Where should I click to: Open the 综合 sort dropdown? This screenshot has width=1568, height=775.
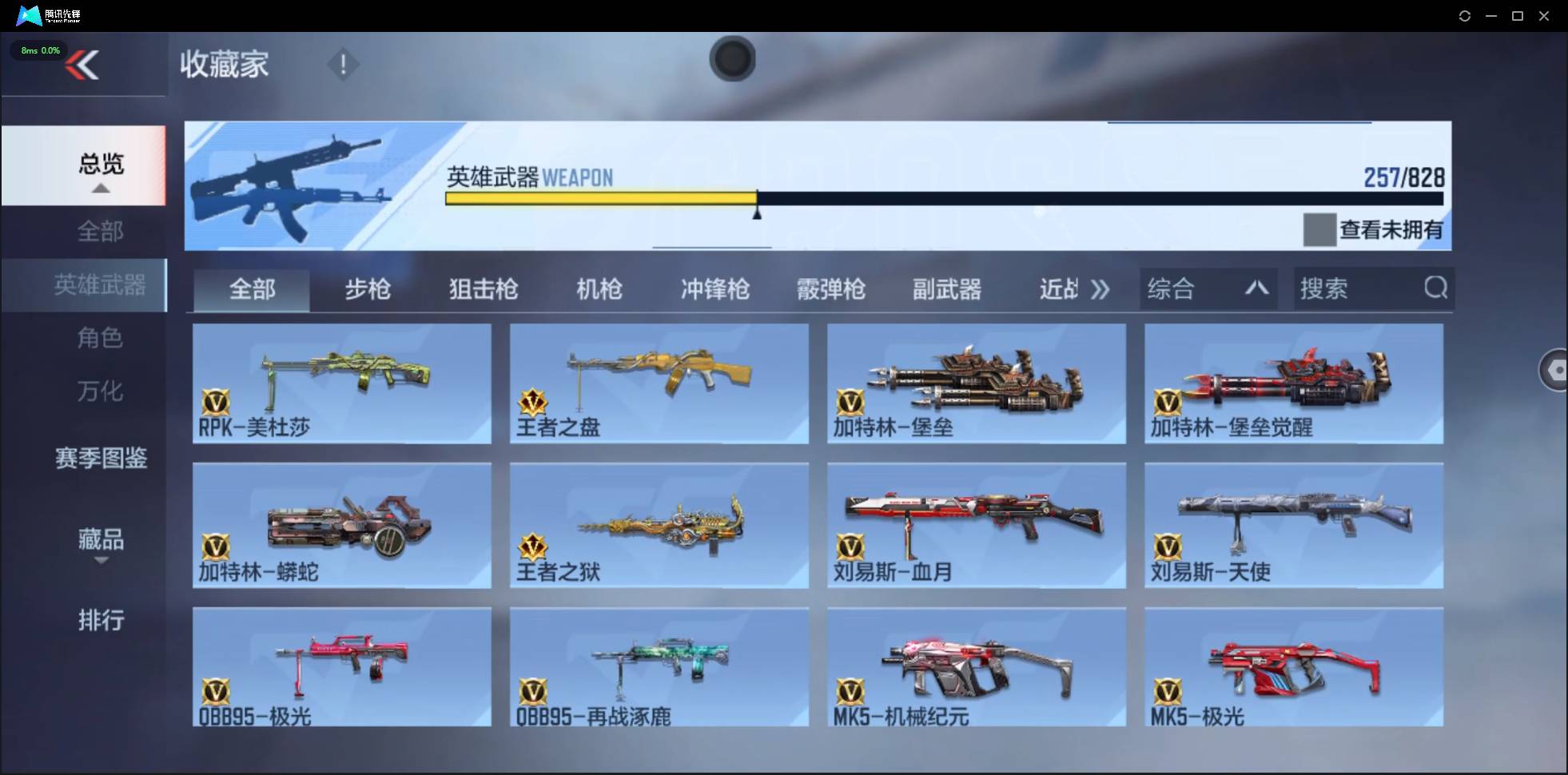click(1207, 288)
